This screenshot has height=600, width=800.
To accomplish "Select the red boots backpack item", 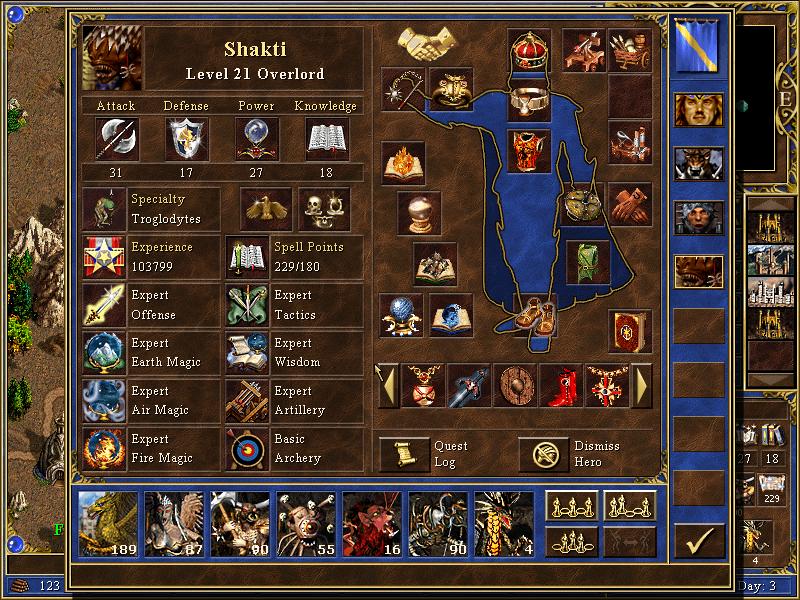I will (562, 384).
